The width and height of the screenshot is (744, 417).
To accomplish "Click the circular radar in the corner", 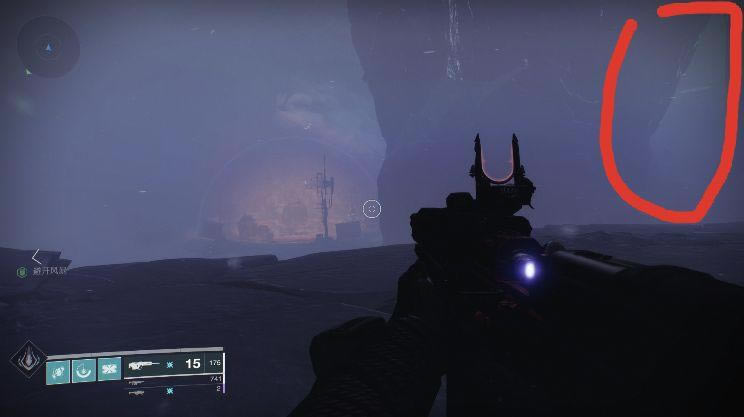I will pos(46,46).
